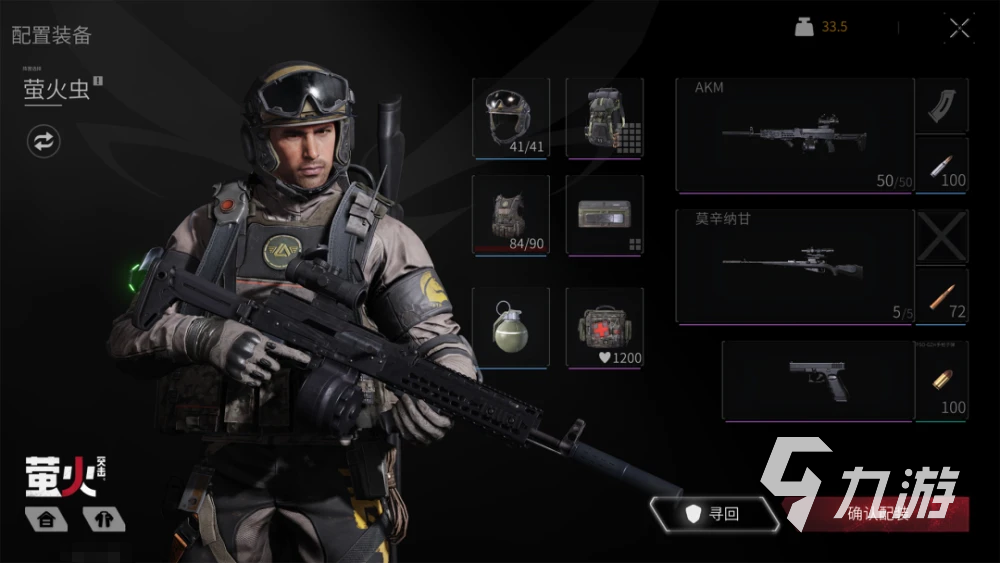Click the swap character circular arrows icon
The image size is (1000, 563).
tap(43, 141)
